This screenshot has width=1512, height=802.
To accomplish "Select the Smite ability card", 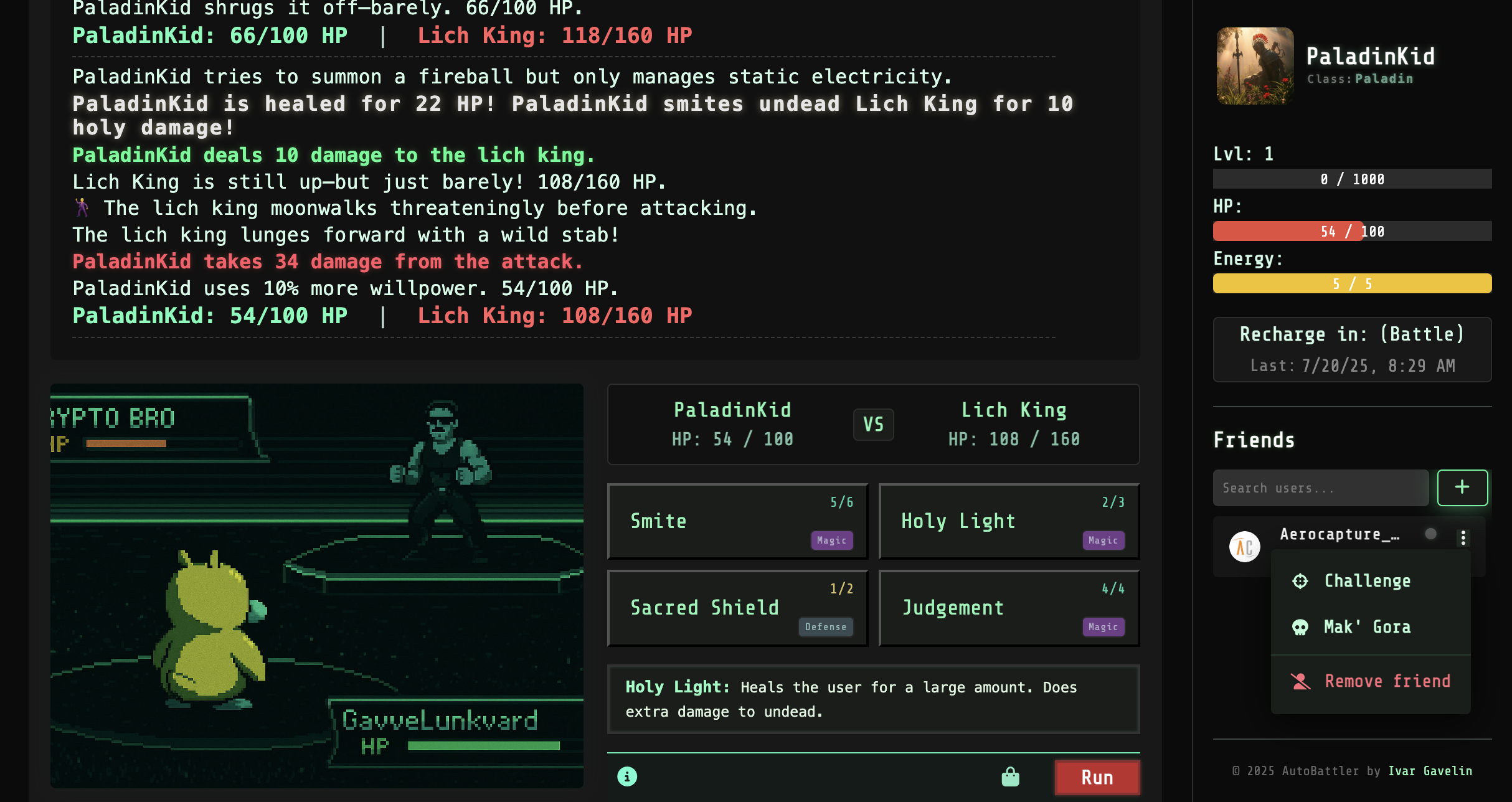I will pos(737,521).
